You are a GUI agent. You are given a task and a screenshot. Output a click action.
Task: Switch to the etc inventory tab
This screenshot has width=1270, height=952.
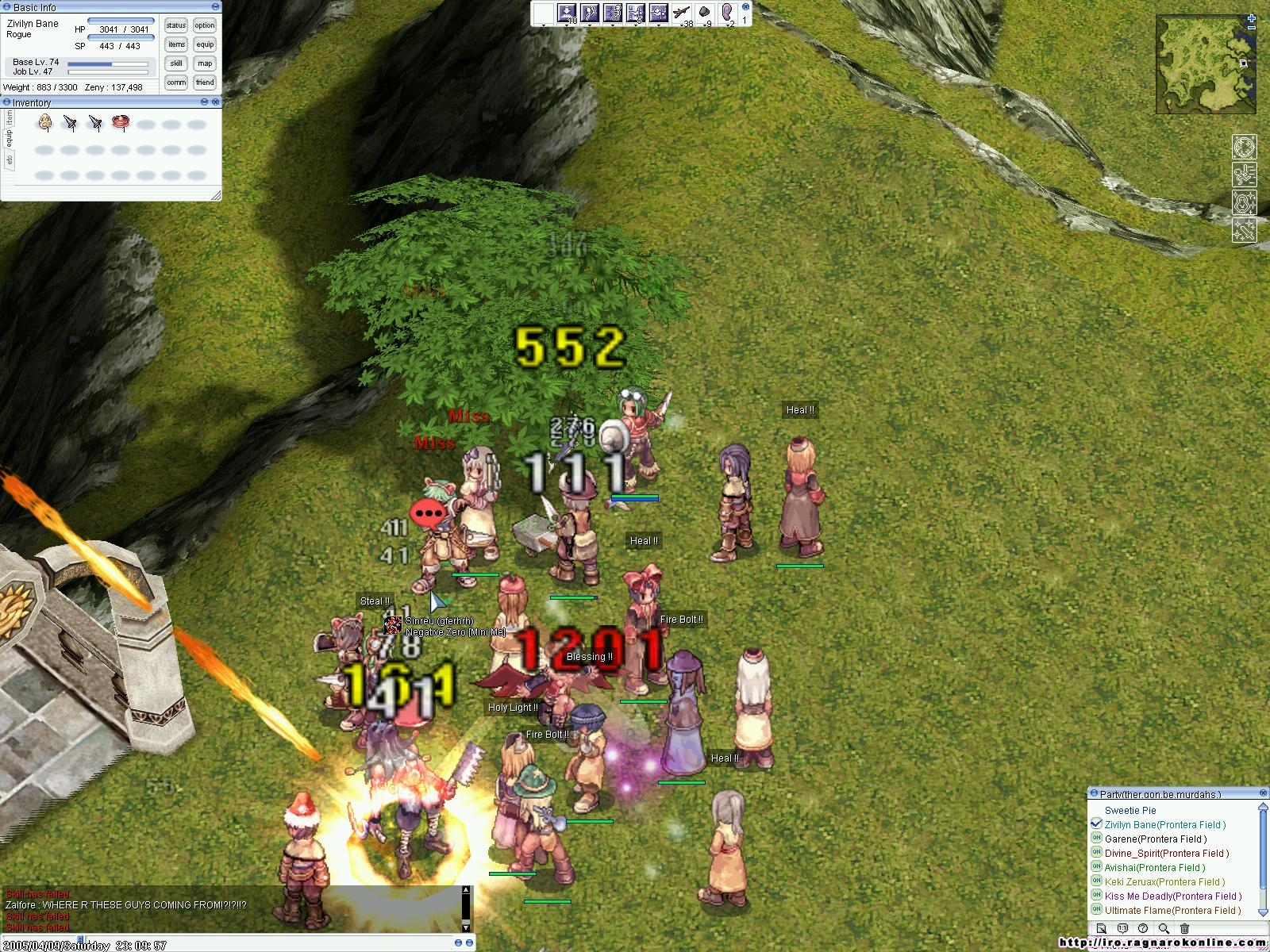coord(10,161)
